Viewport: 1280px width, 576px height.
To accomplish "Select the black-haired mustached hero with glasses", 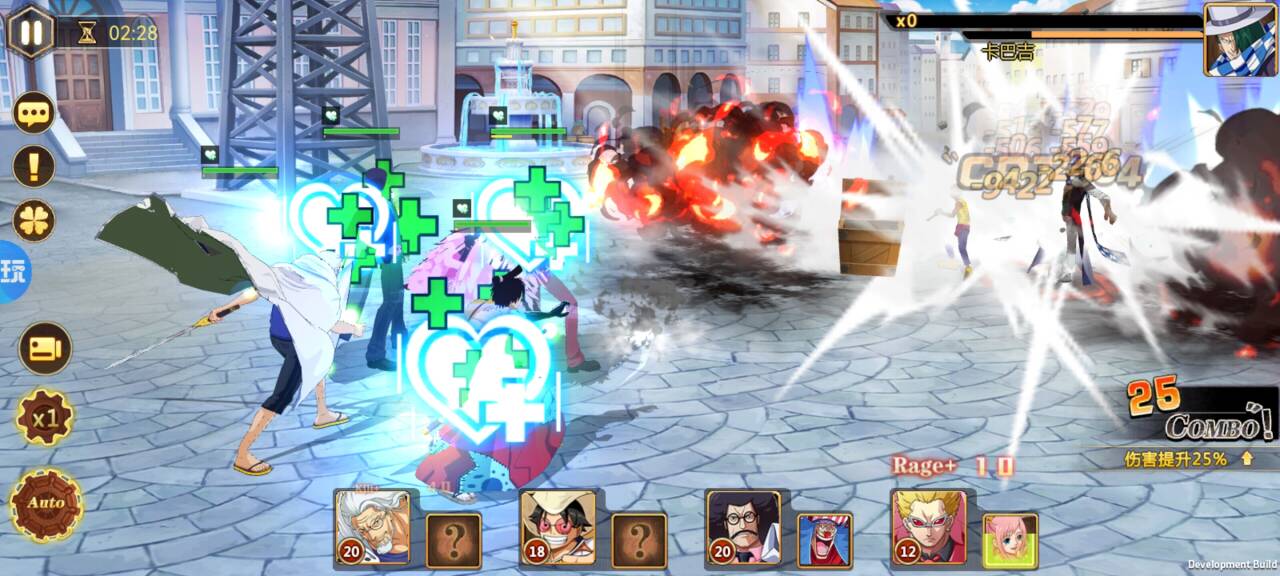I will [743, 526].
